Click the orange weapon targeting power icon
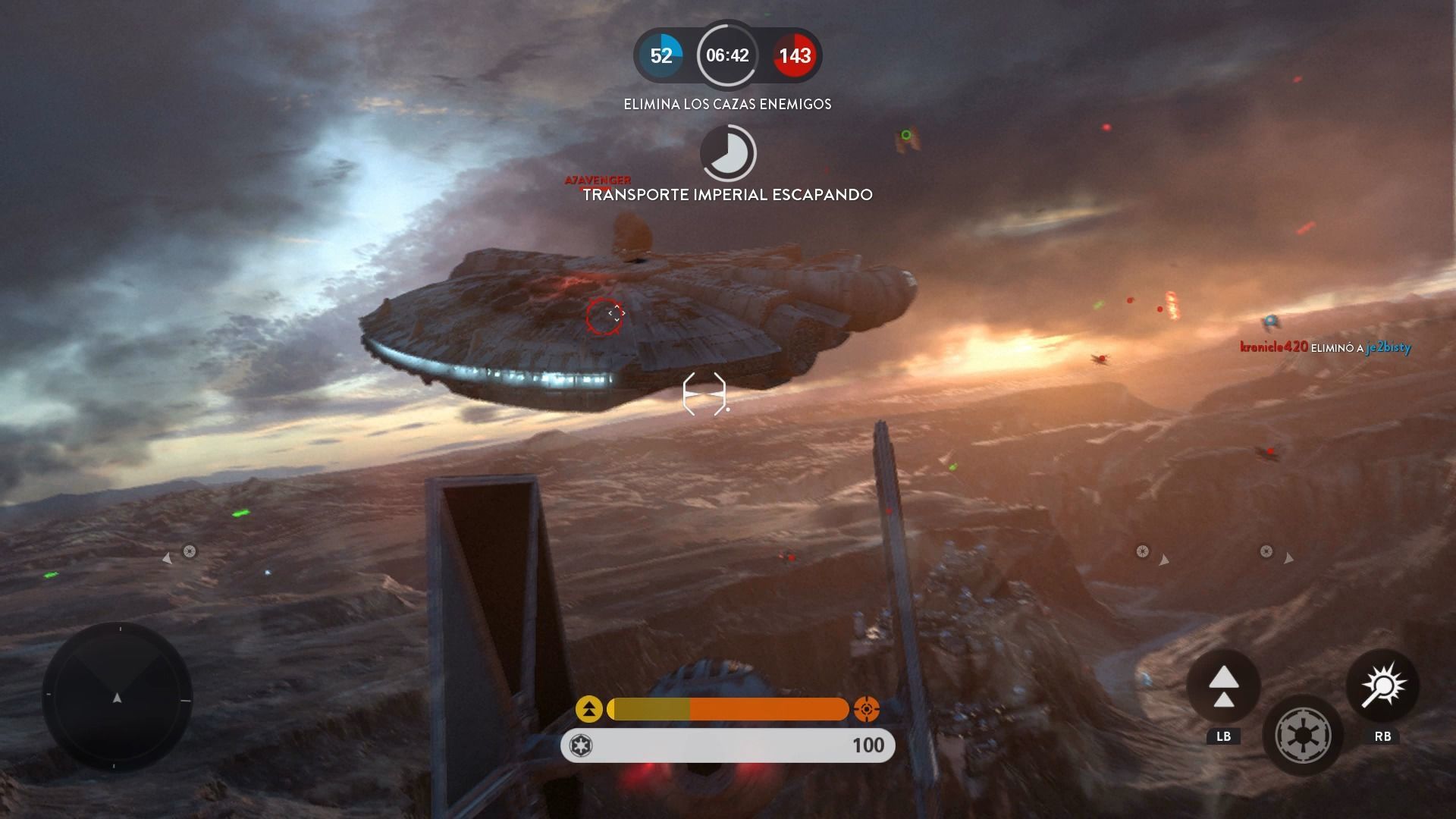 (x=866, y=709)
